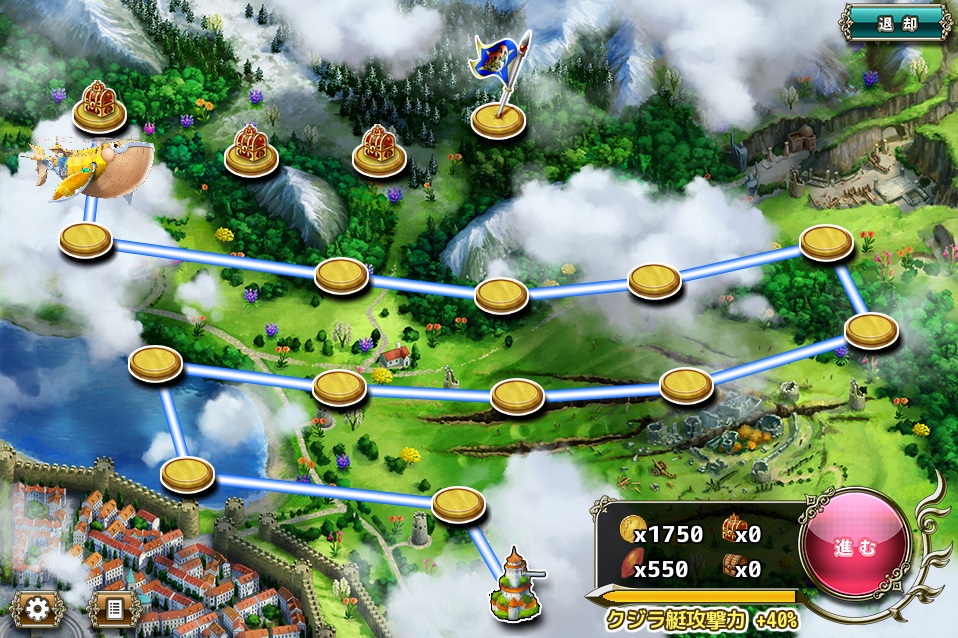
Task: Advance with the pink 進む button
Action: click(x=855, y=548)
